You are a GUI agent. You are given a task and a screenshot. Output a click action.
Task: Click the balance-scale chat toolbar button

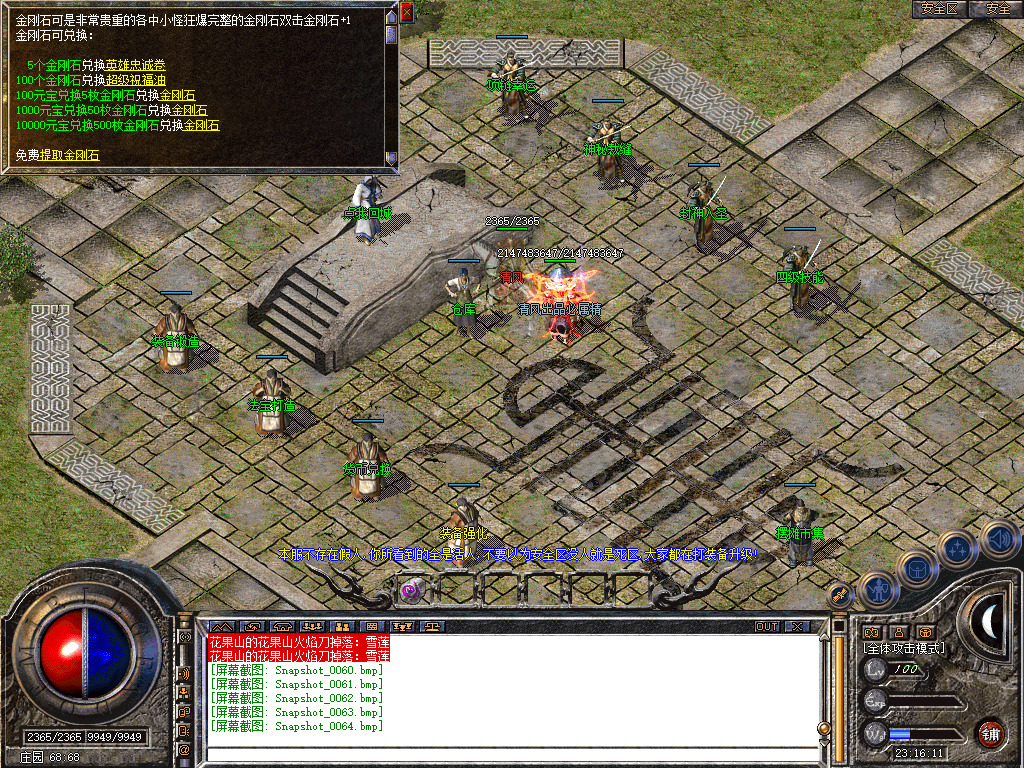(x=431, y=627)
